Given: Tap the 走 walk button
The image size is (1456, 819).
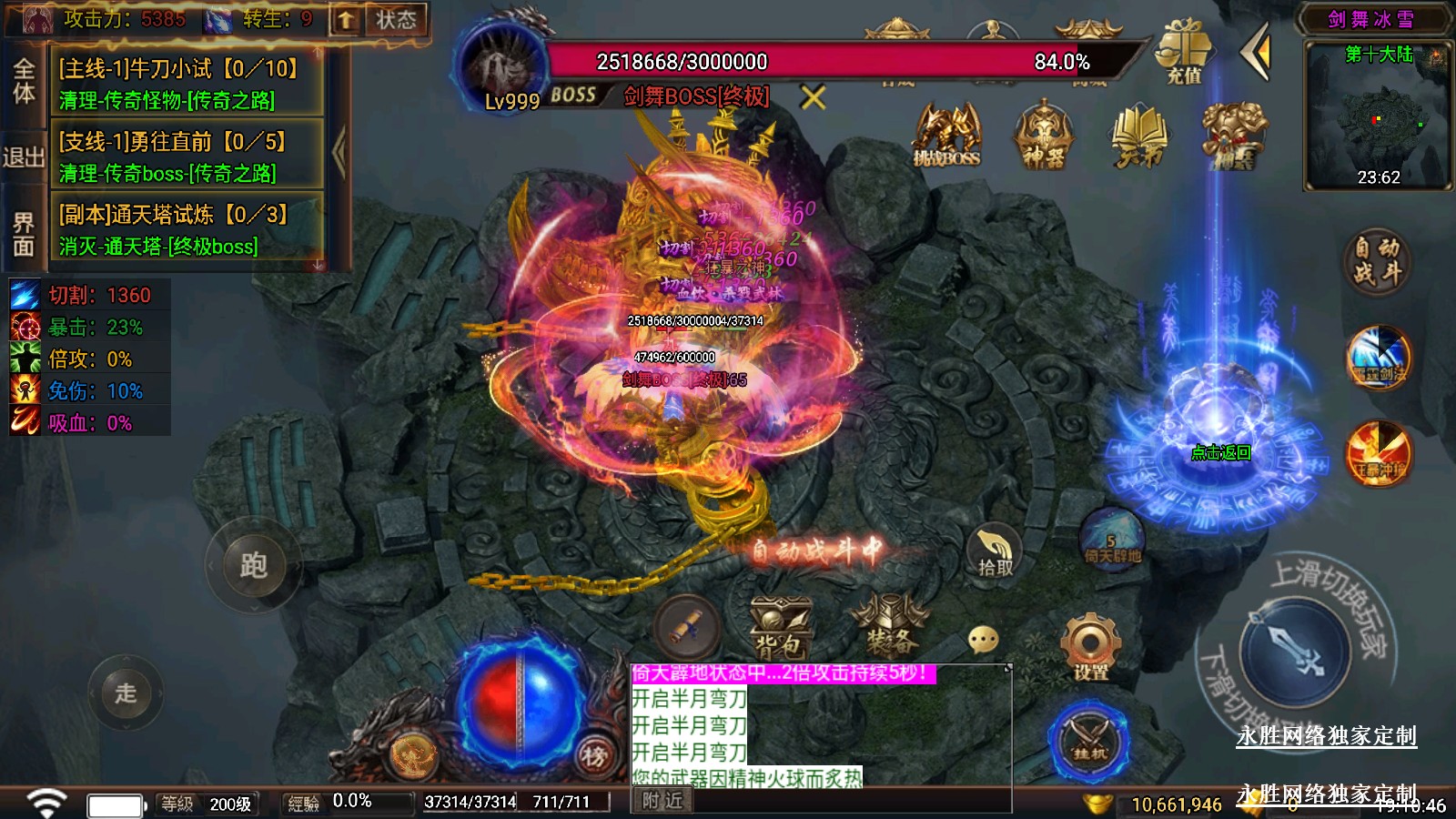Looking at the screenshot, I should coord(126,693).
